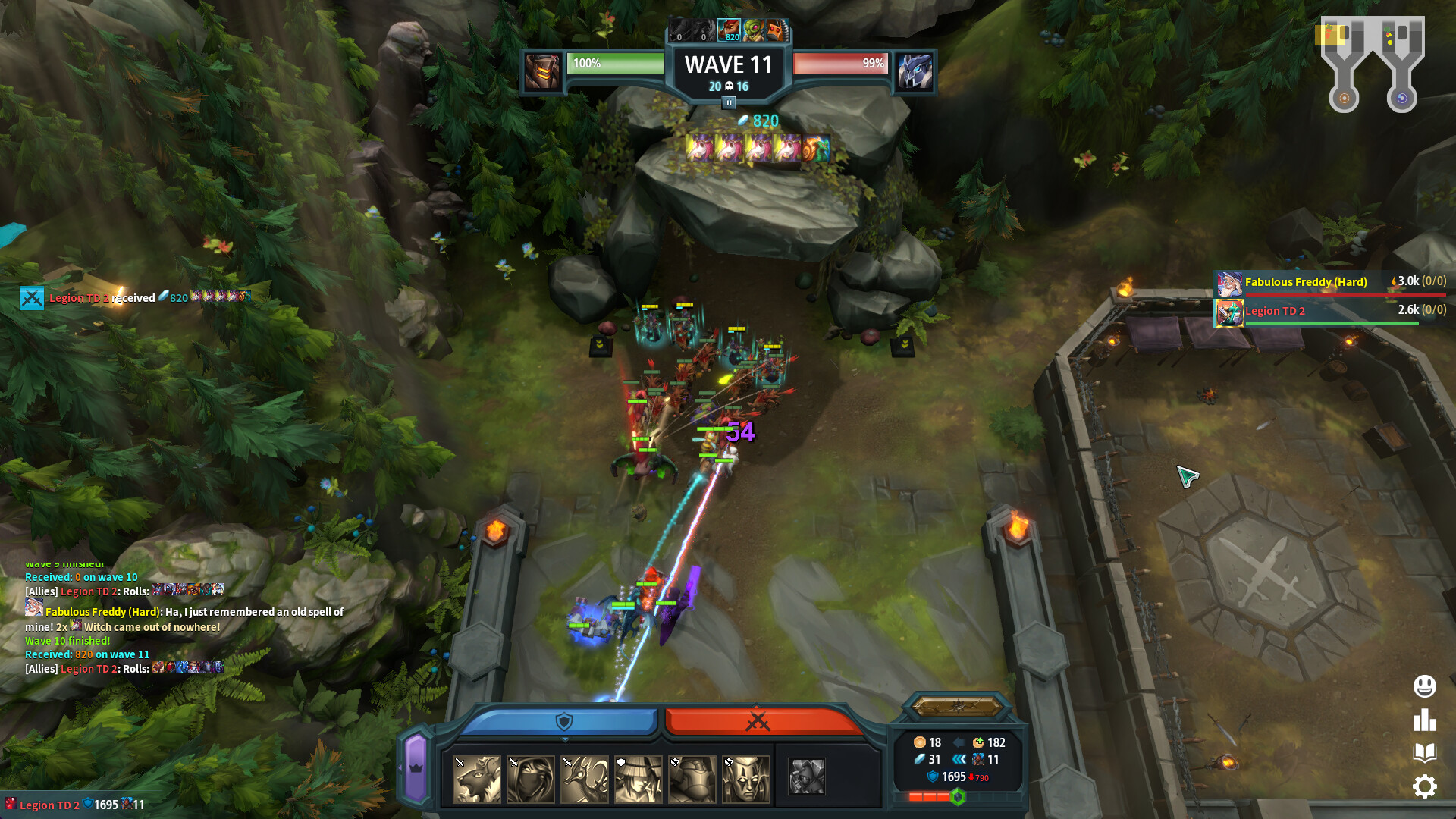Select the roaring lion fighter icon

pos(477,779)
